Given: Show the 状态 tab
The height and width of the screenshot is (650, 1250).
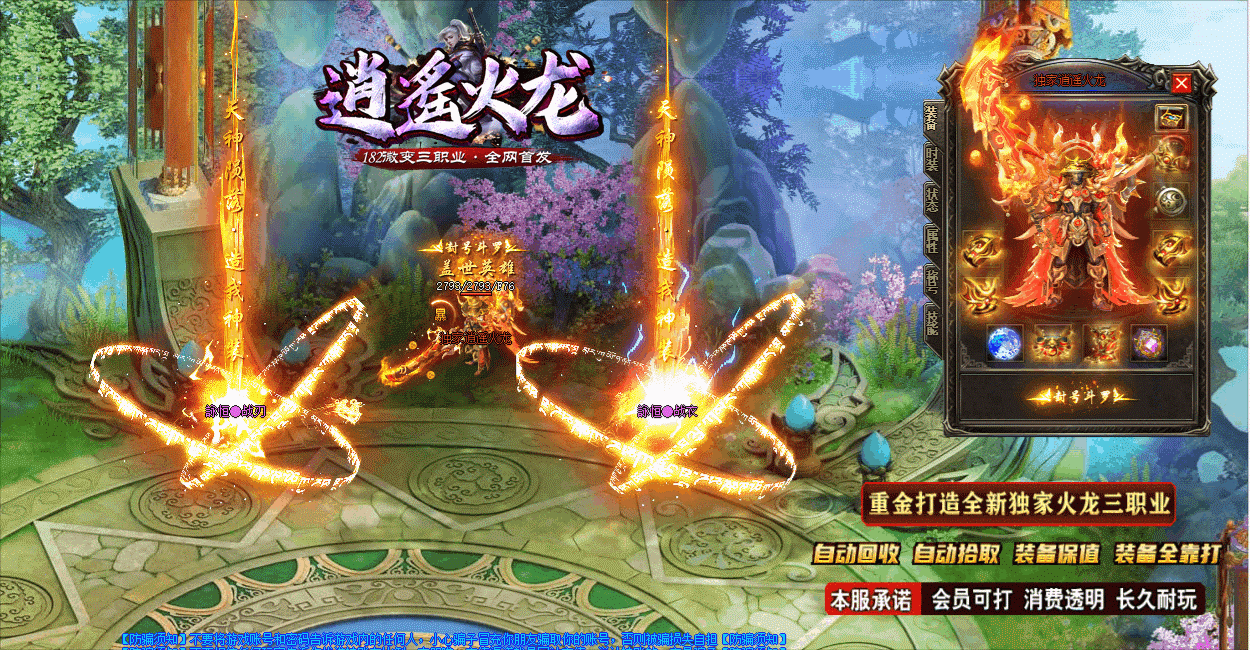Looking at the screenshot, I should tap(931, 197).
